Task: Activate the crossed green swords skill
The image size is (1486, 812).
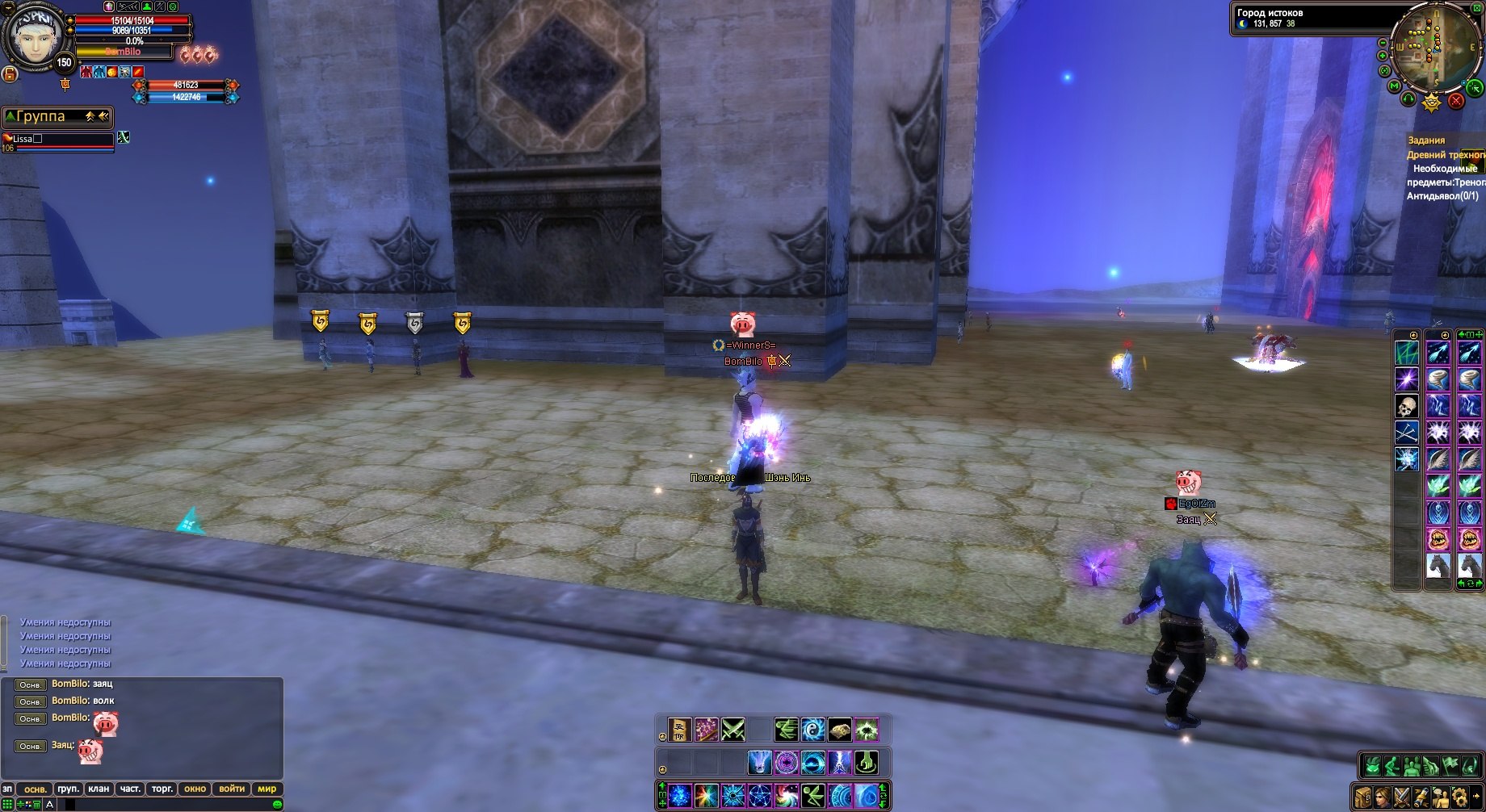Action: pyautogui.click(x=733, y=730)
